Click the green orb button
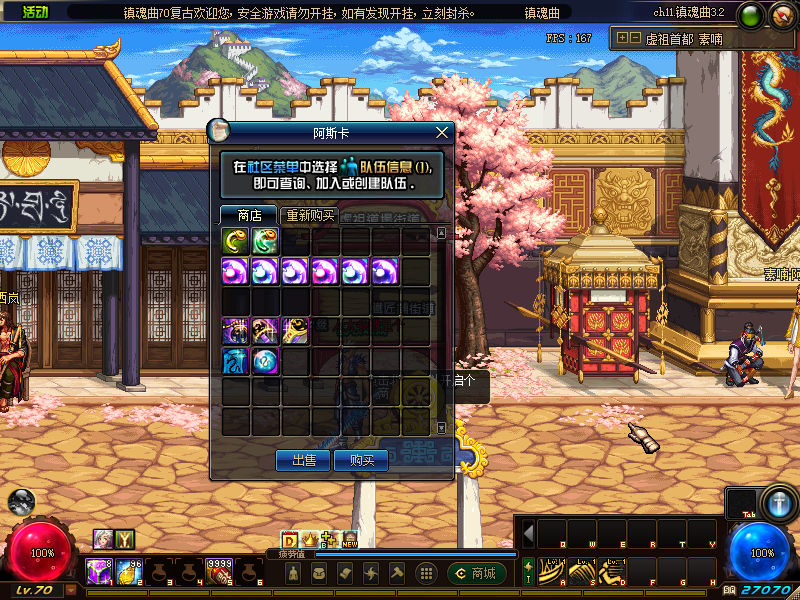This screenshot has width=800, height=600. tap(750, 15)
